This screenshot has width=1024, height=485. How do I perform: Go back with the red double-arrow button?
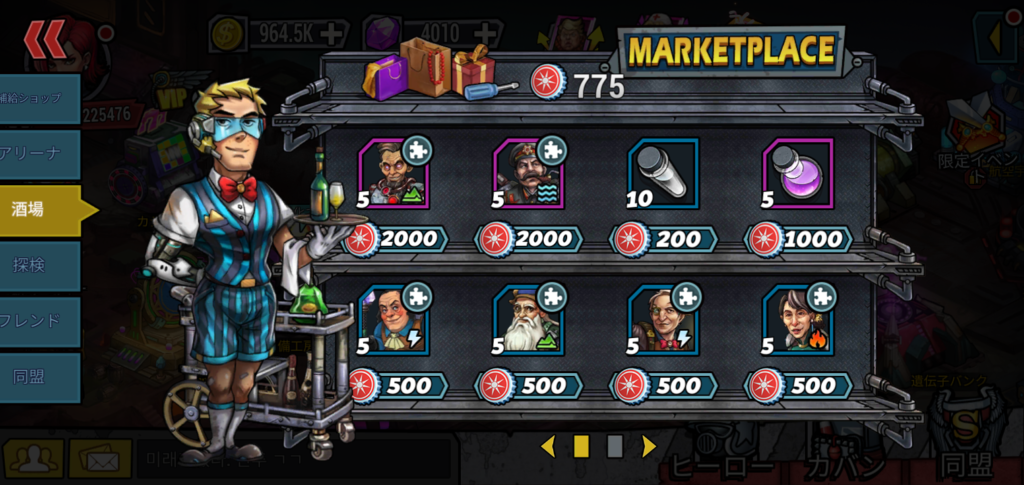pyautogui.click(x=47, y=41)
